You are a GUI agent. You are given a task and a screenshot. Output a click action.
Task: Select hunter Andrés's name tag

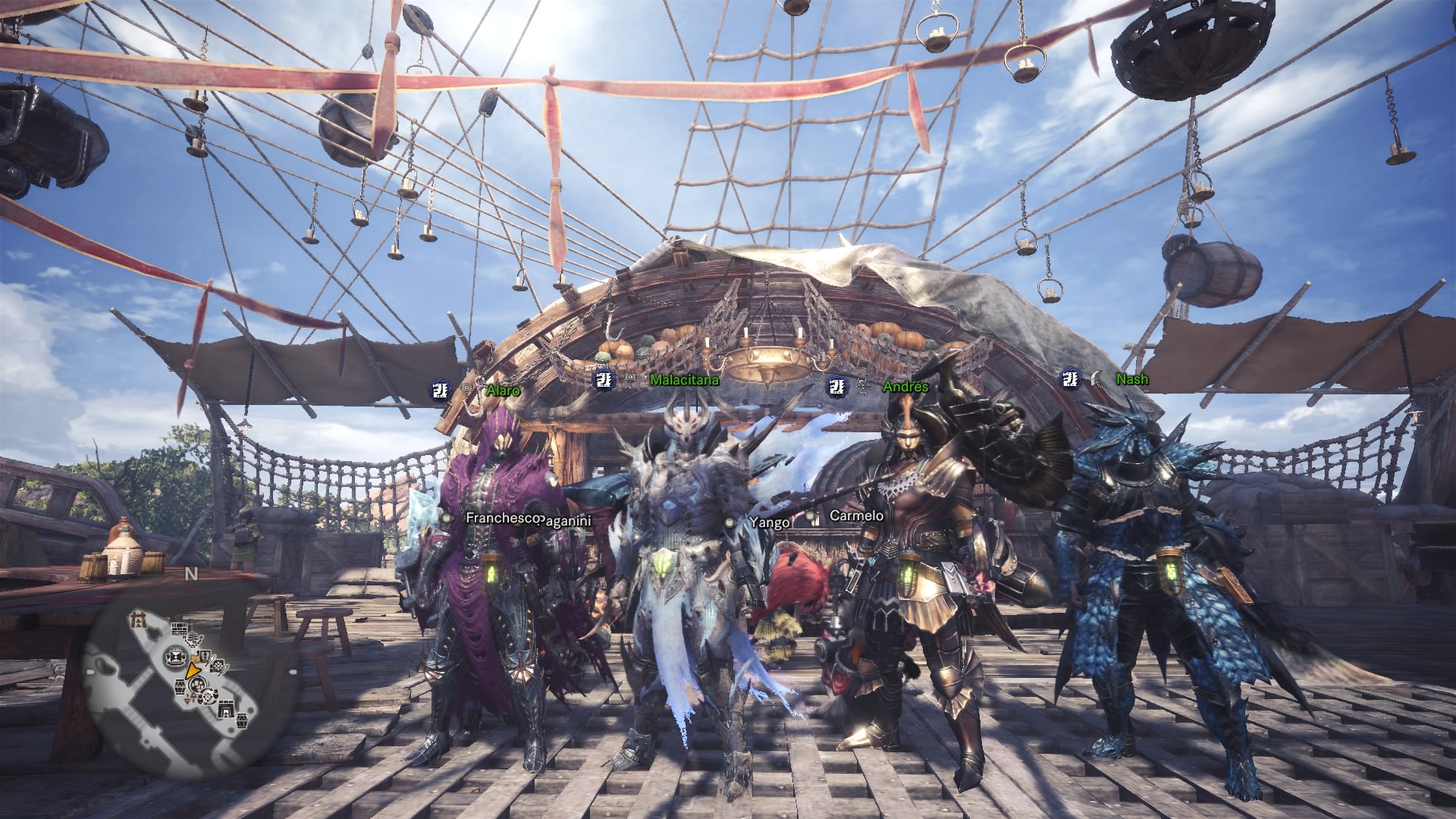905,387
